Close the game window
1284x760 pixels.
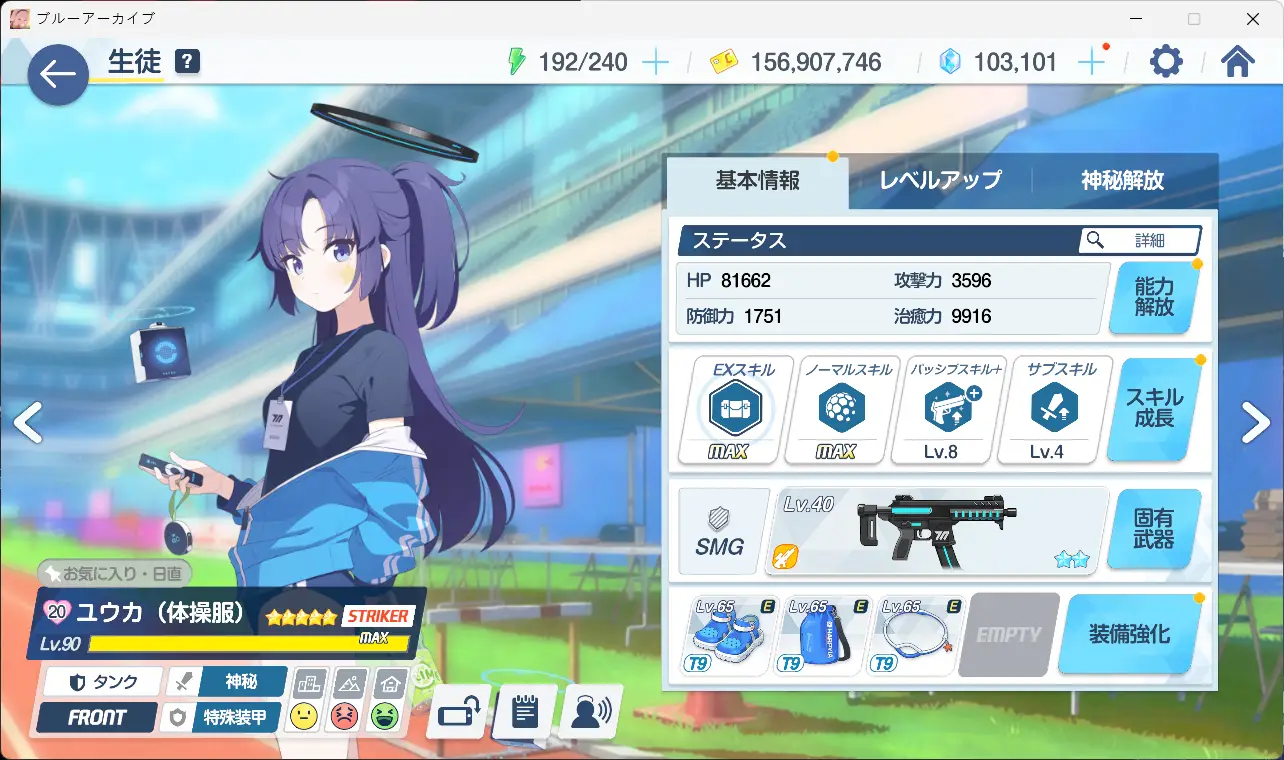tap(1252, 19)
